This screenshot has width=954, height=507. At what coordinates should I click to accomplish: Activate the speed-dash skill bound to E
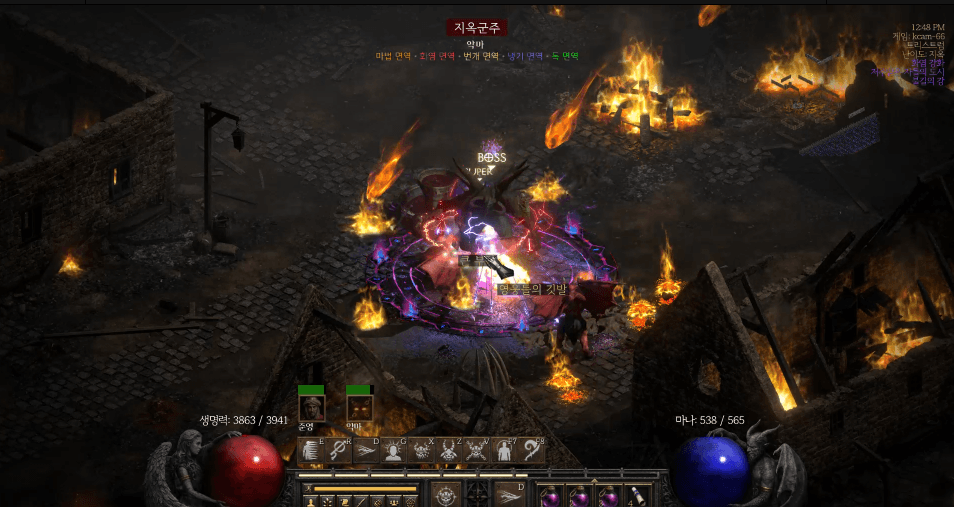click(x=311, y=451)
